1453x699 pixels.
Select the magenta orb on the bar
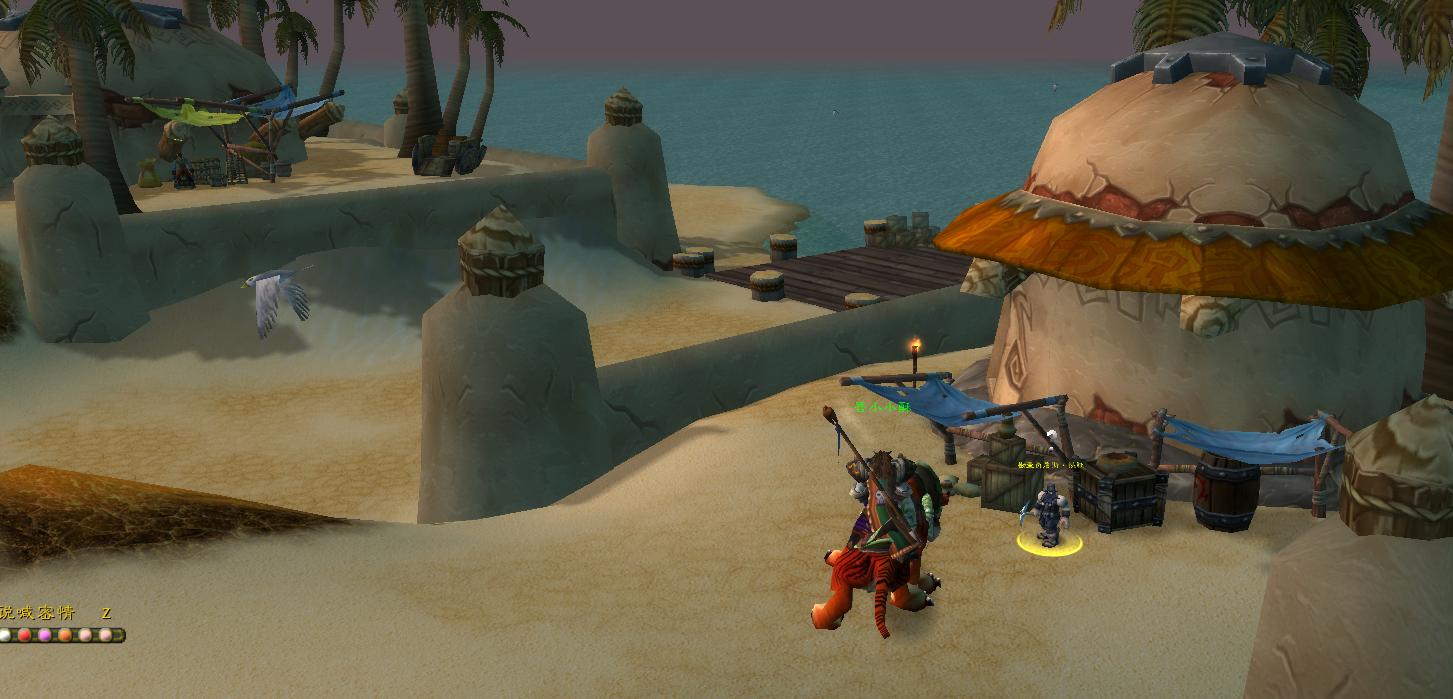tap(45, 635)
